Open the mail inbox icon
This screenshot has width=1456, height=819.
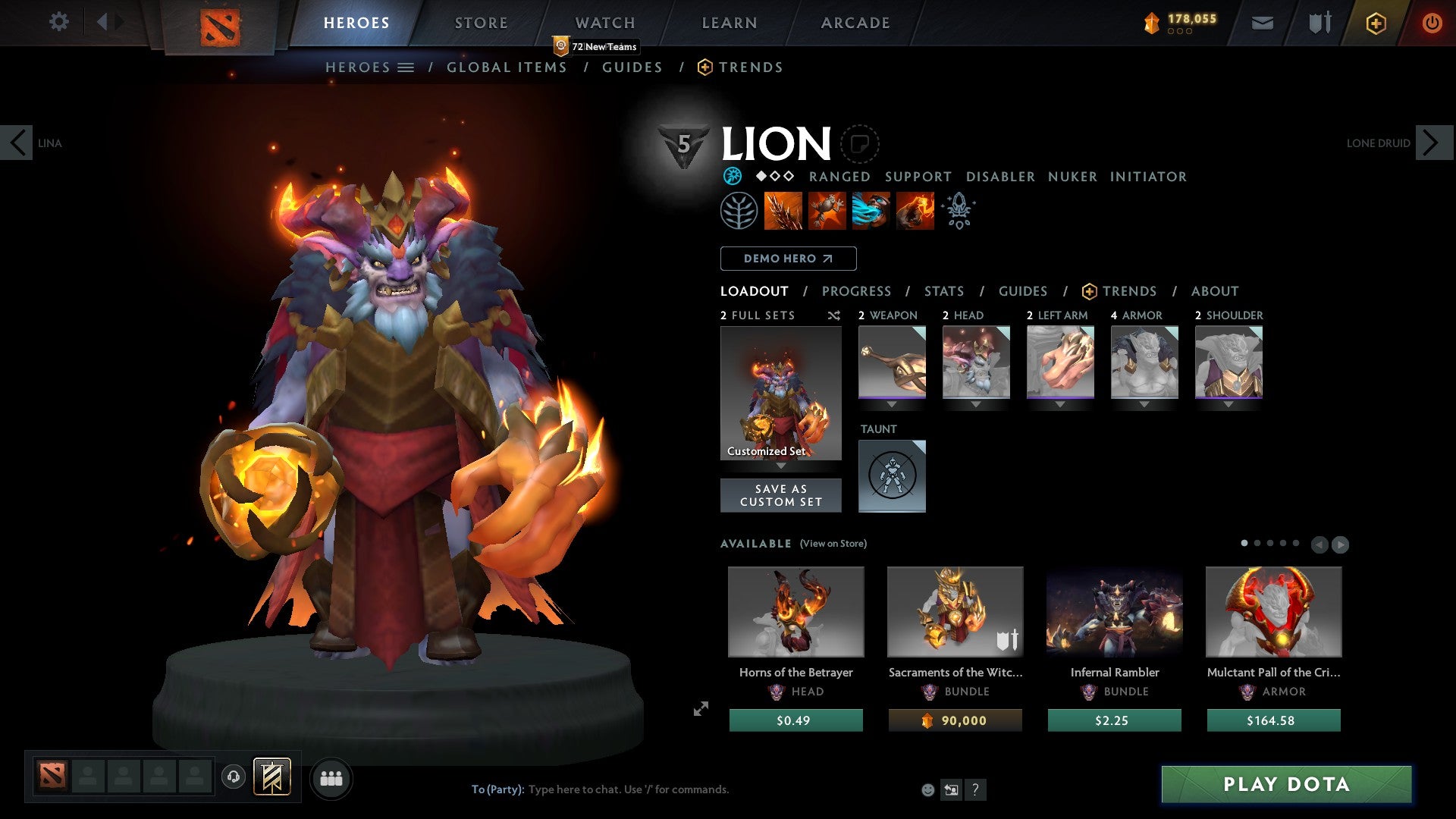[x=1262, y=23]
